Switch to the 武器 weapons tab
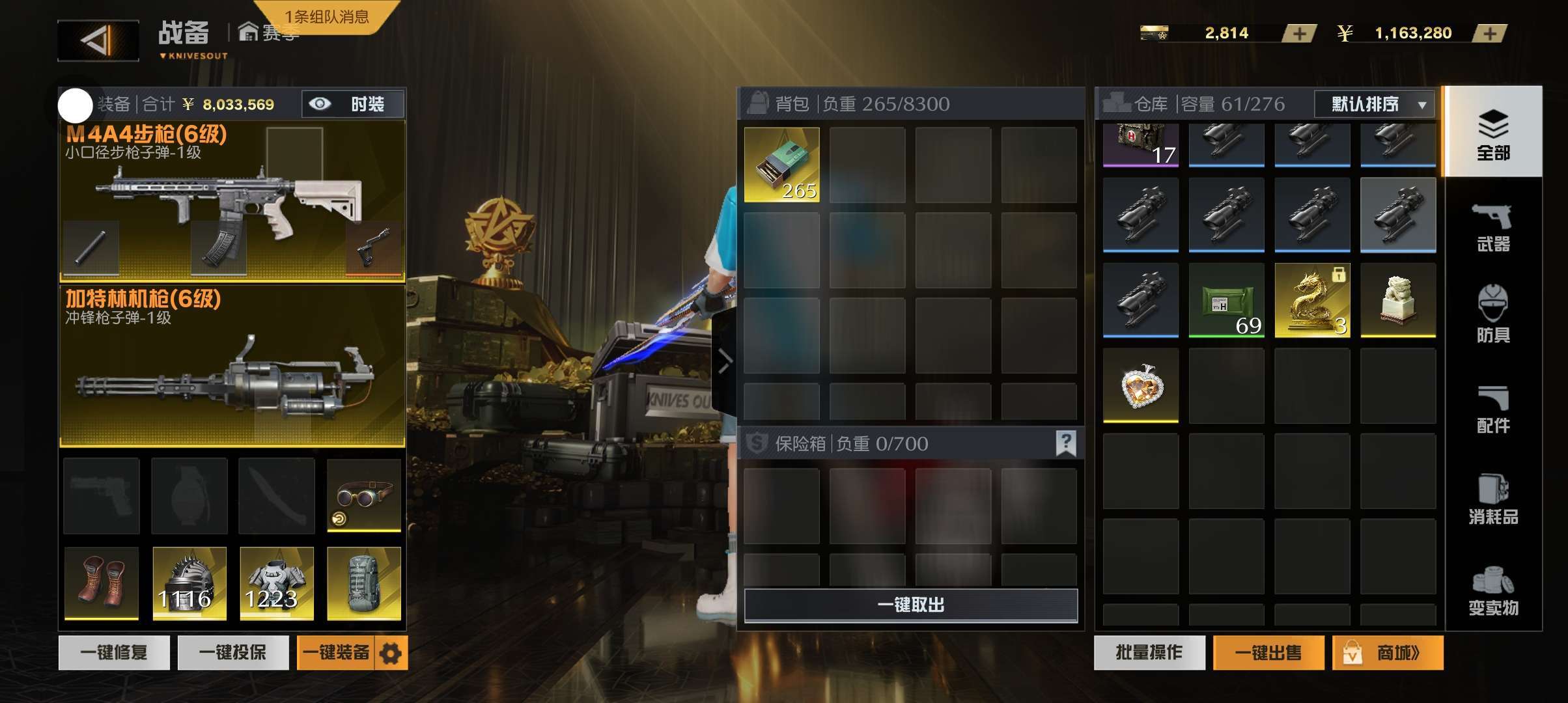1568x703 pixels. coord(1492,227)
